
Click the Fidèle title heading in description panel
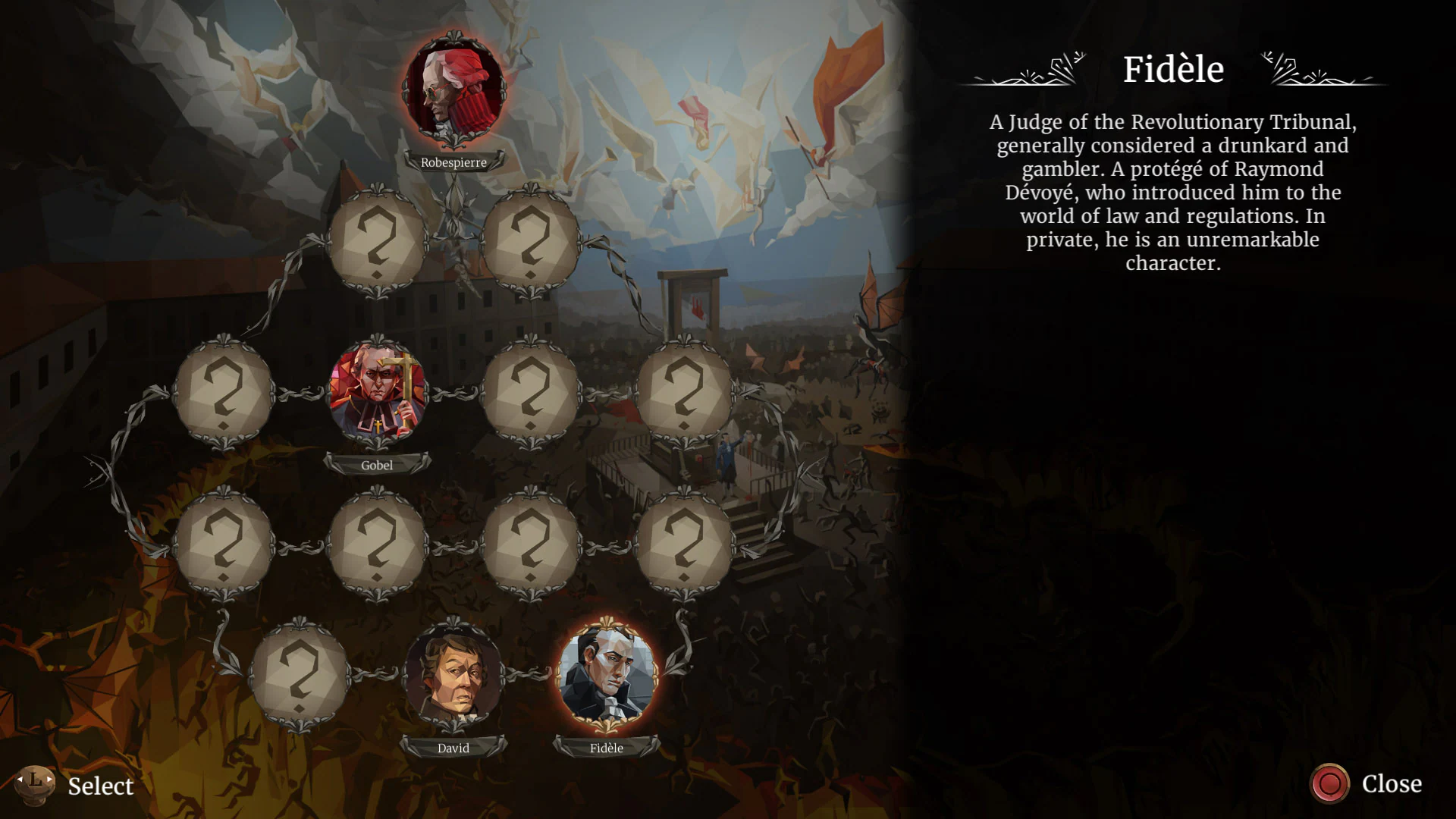click(1173, 69)
